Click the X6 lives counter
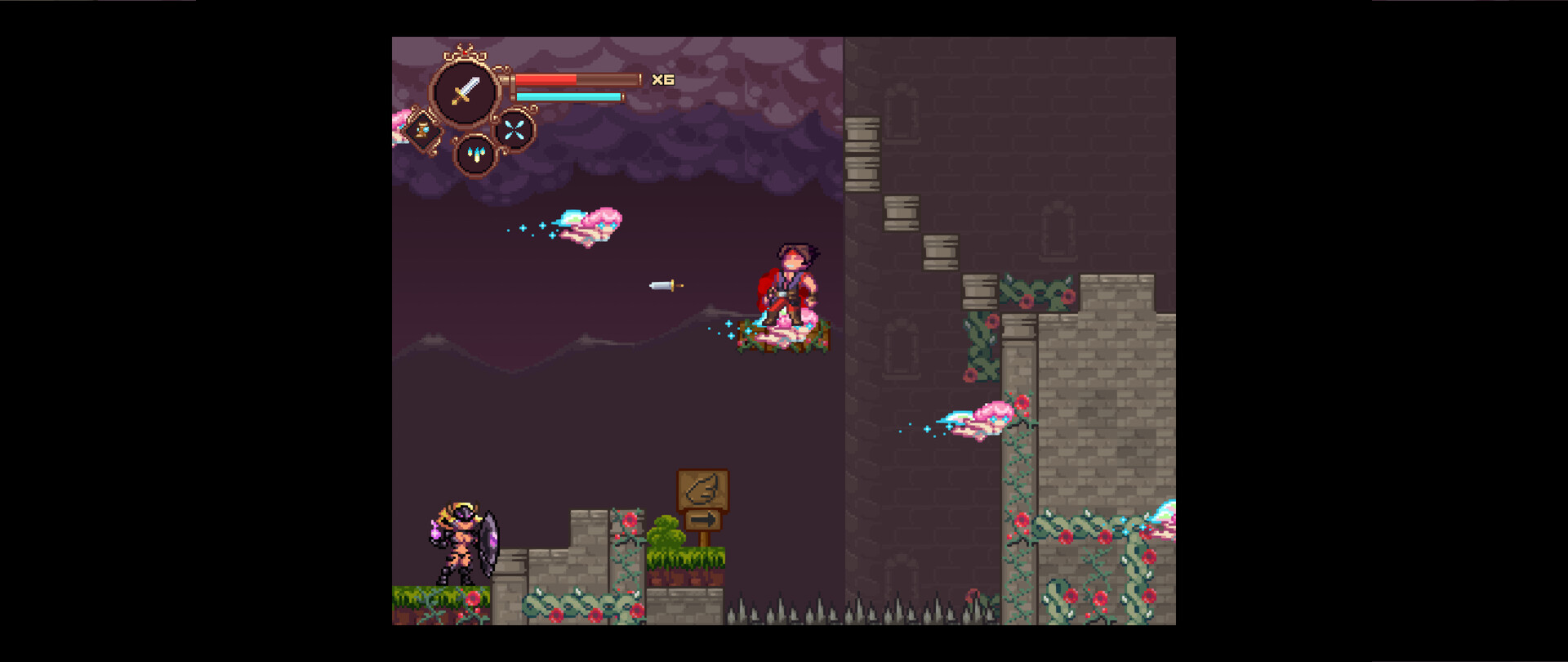The height and width of the screenshot is (662, 1568). [x=663, y=78]
